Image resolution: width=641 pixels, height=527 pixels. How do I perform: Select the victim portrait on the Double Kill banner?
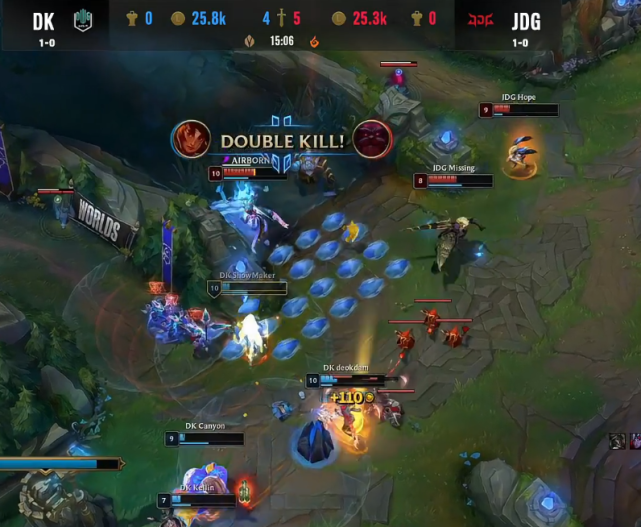[372, 140]
